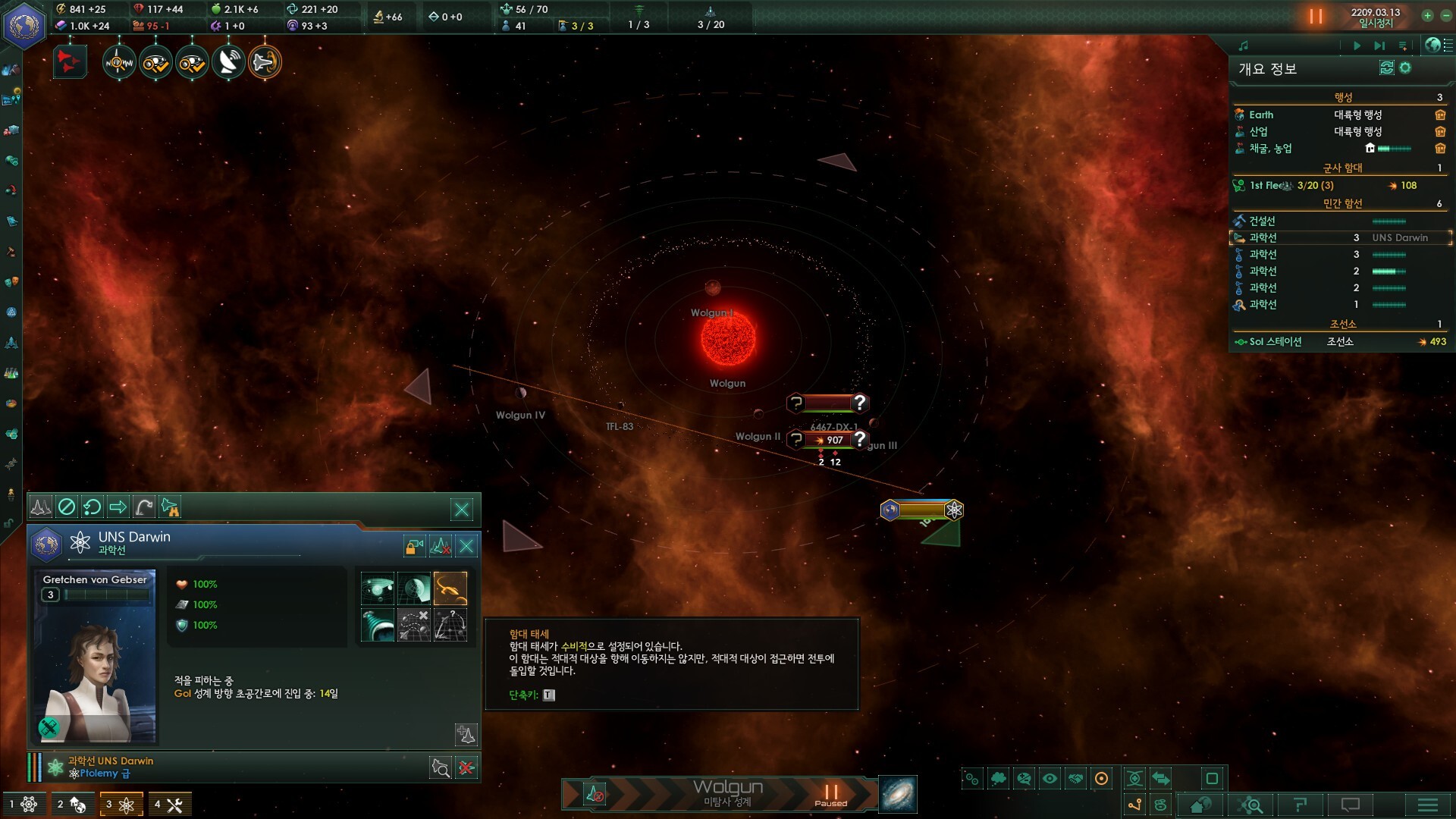The height and width of the screenshot is (819, 1456).
Task: Open outliner settings gear
Action: click(x=1405, y=68)
